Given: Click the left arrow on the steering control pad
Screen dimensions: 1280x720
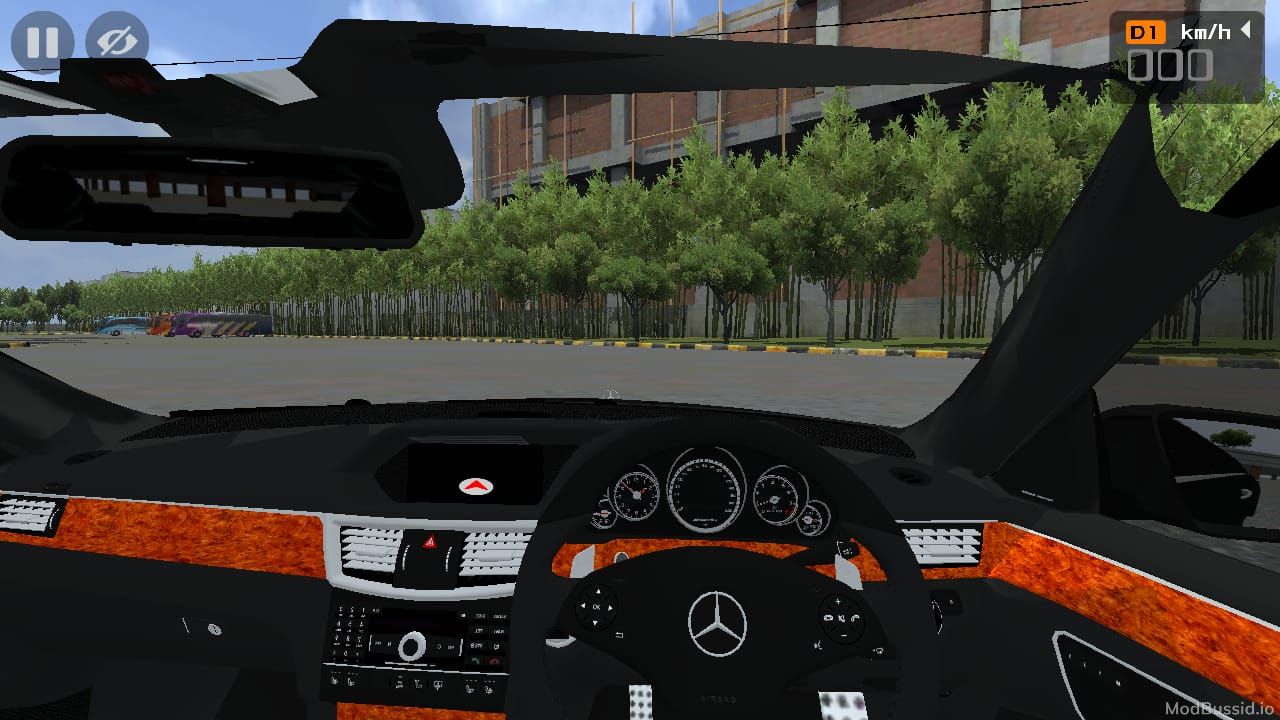Looking at the screenshot, I should [x=583, y=607].
